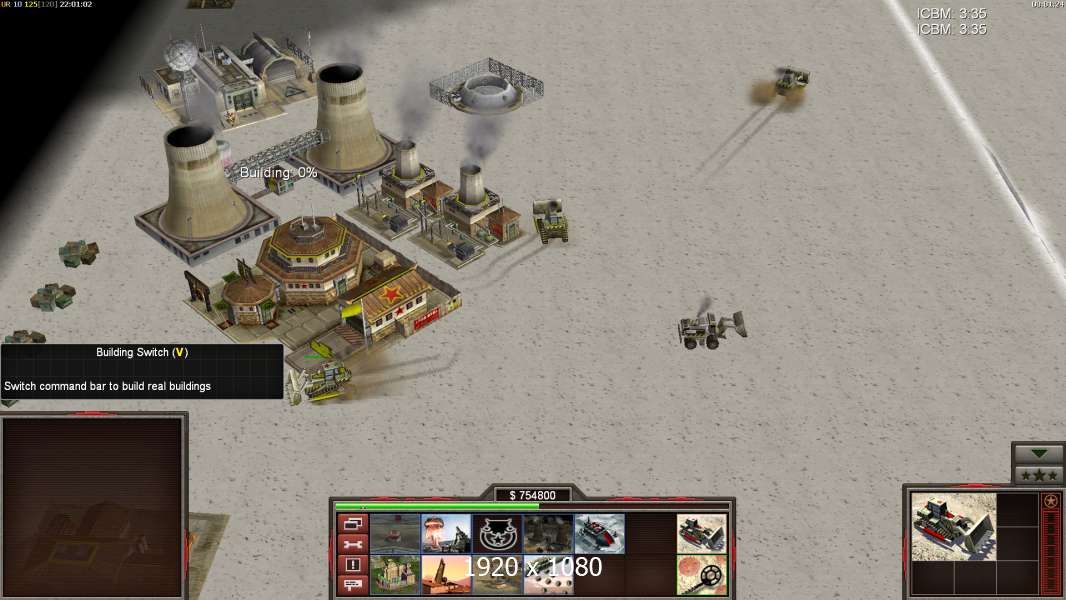Pick the green-roofed building icon

(x=395, y=574)
